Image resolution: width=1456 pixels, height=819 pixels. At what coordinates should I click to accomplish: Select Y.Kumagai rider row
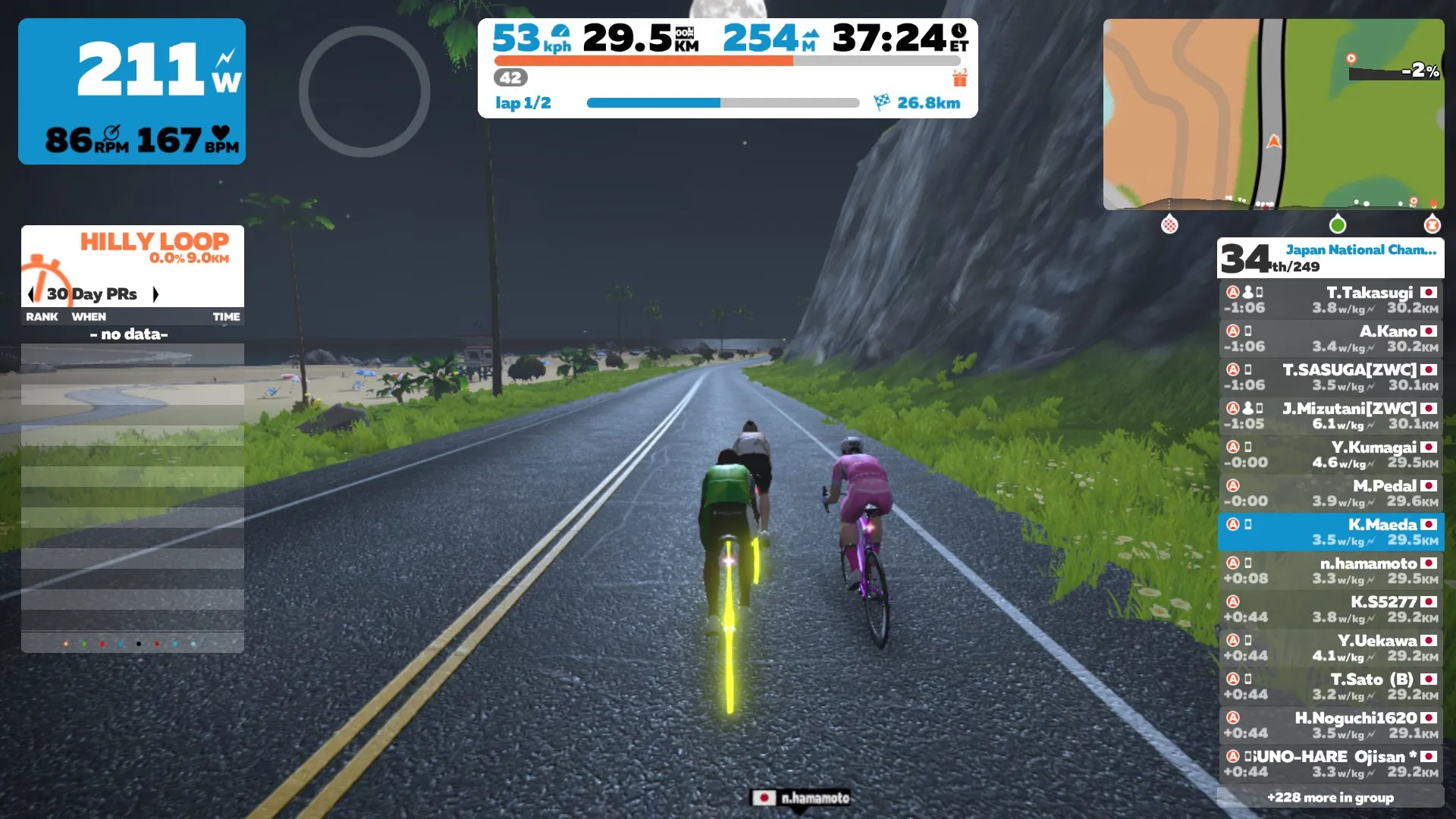(x=1330, y=455)
